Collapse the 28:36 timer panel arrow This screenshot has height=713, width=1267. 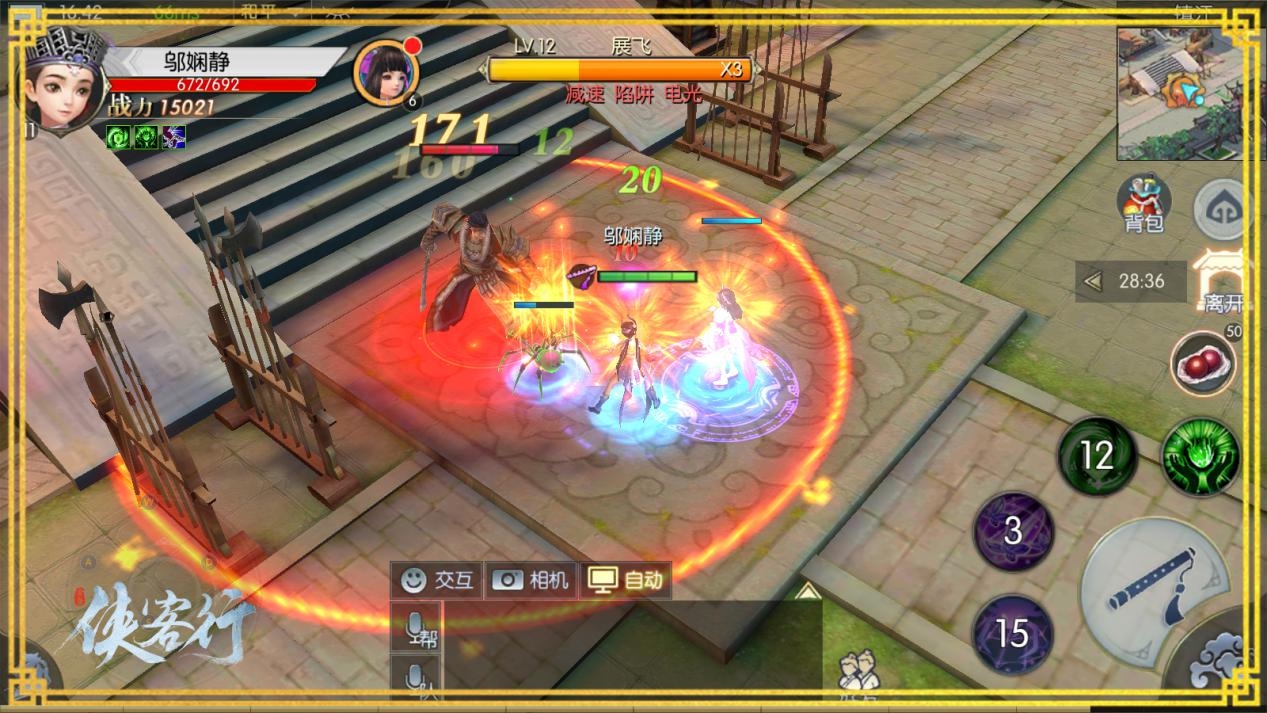tap(1093, 282)
